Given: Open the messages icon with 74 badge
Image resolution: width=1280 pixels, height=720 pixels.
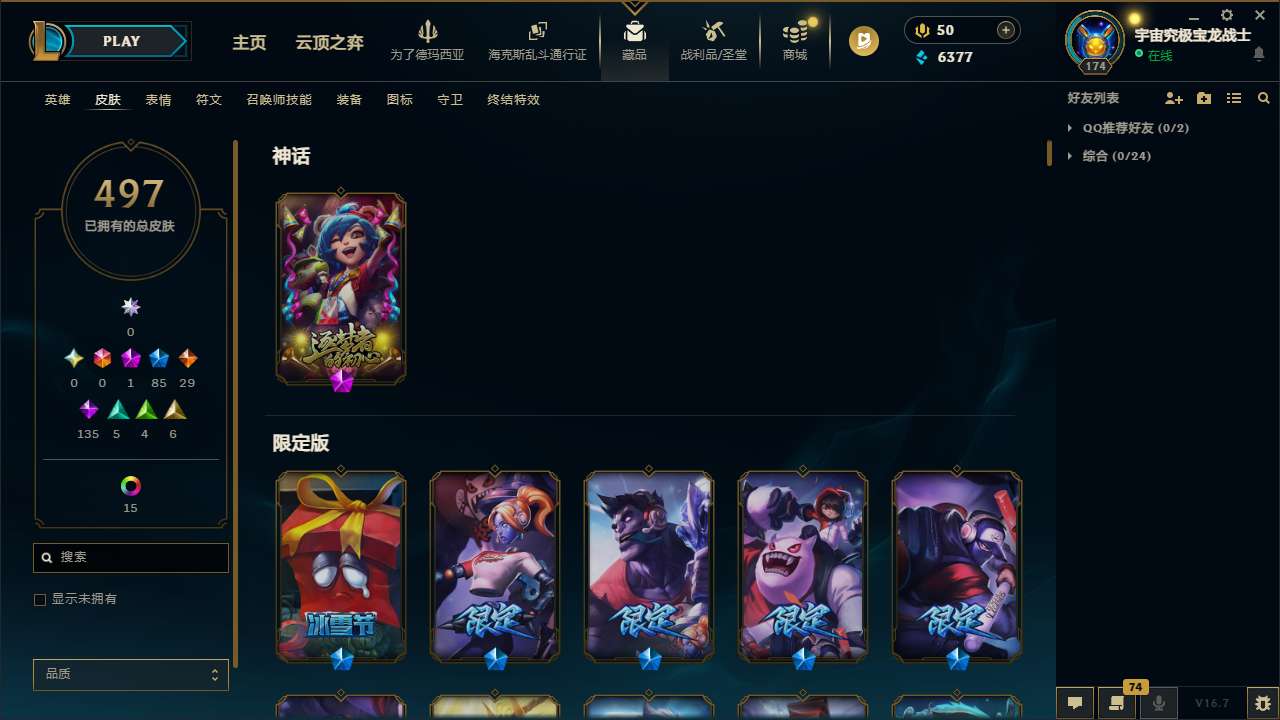Looking at the screenshot, I should [1117, 703].
